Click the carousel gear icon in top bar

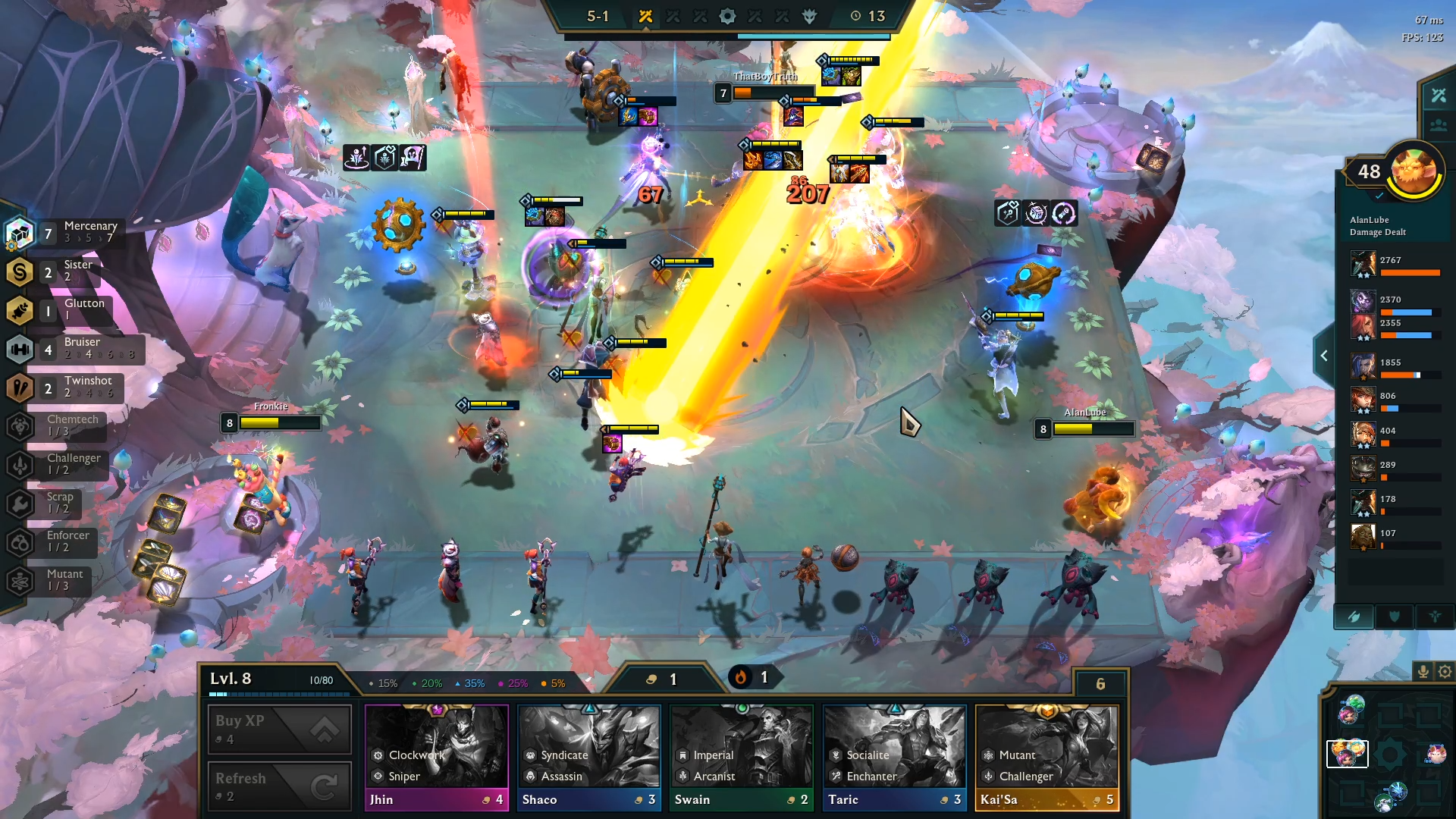tap(728, 15)
